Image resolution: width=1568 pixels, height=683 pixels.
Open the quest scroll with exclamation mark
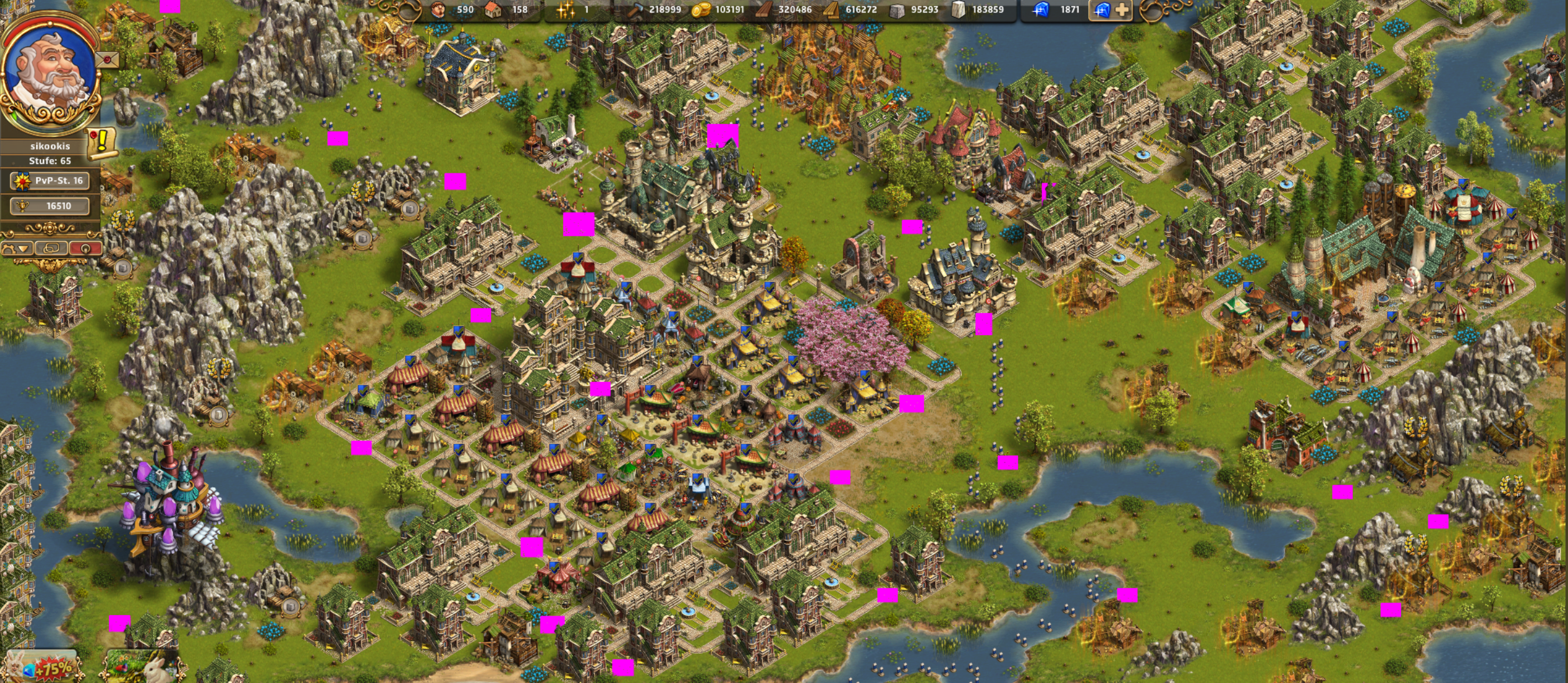point(102,143)
